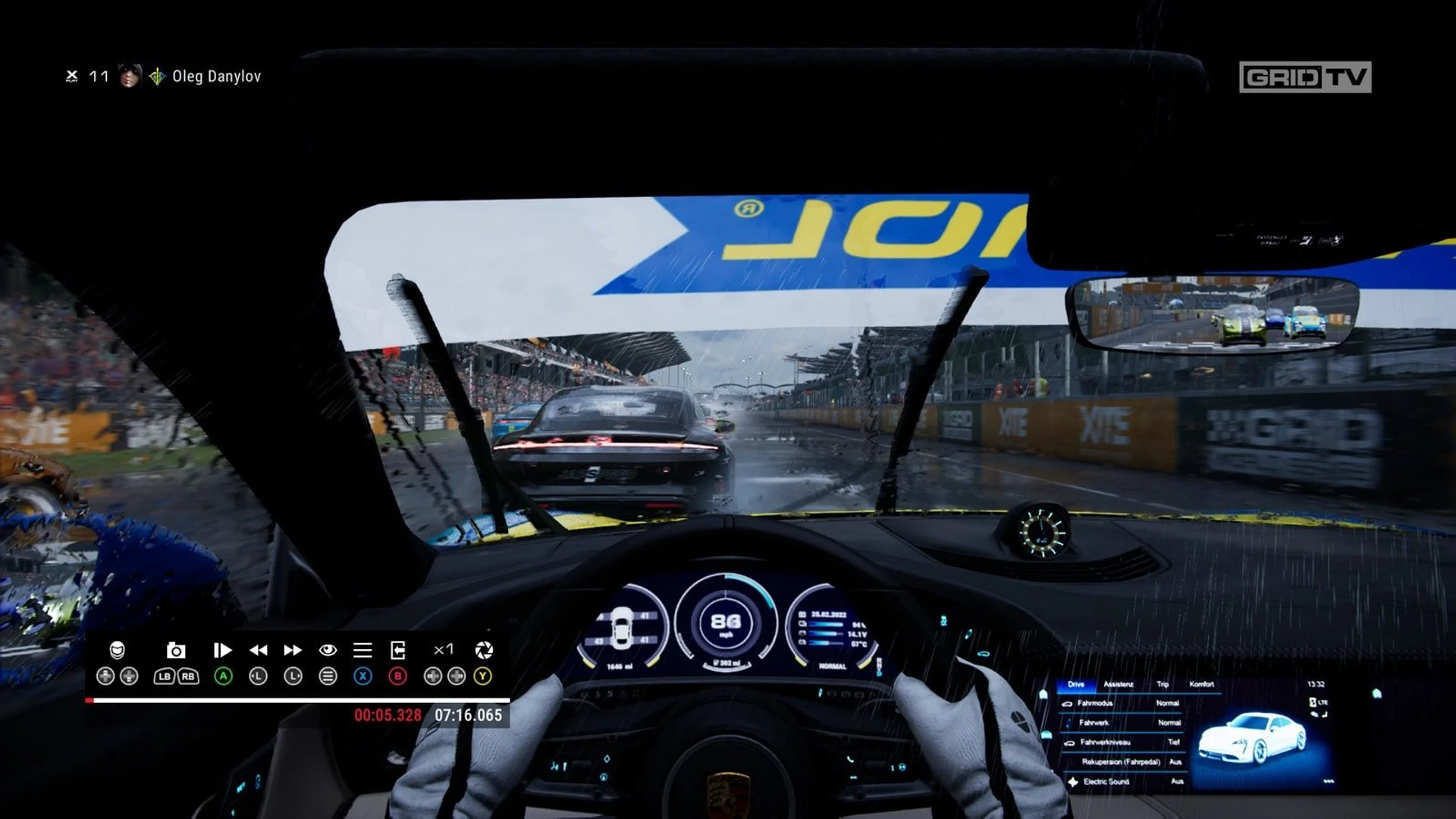Open photo mode with the aperture icon
The height and width of the screenshot is (819, 1456).
(483, 650)
